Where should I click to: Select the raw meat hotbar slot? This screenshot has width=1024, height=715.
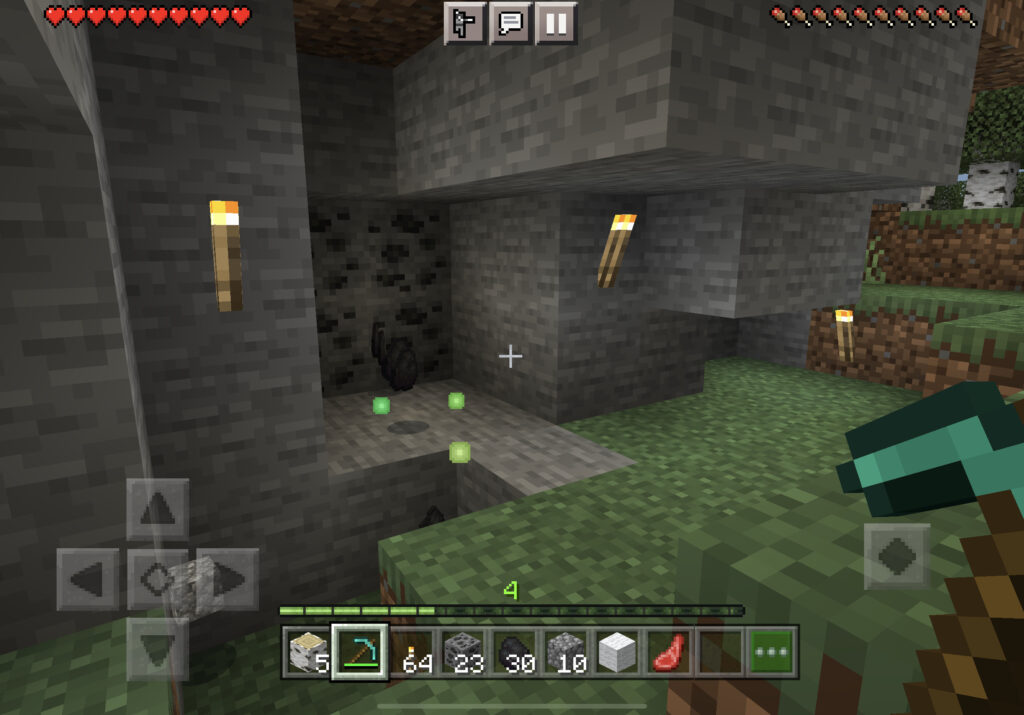(671, 652)
